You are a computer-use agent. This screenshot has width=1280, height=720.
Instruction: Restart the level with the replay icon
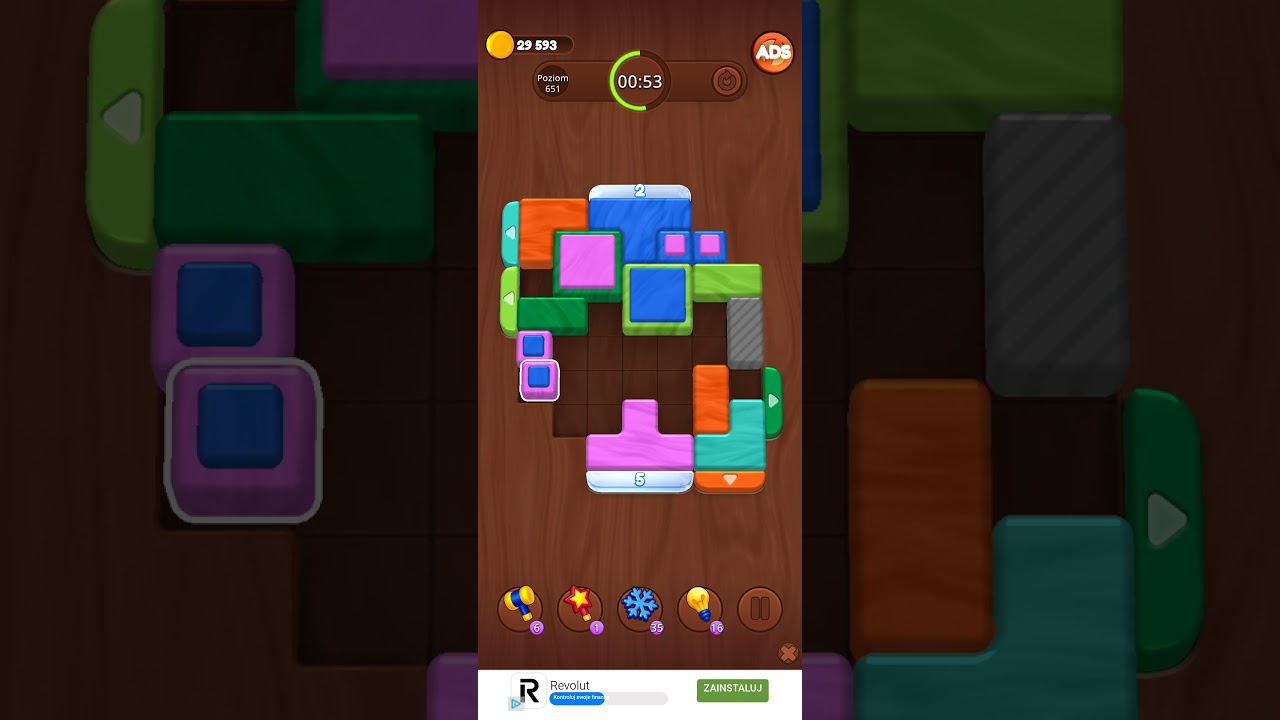728,82
